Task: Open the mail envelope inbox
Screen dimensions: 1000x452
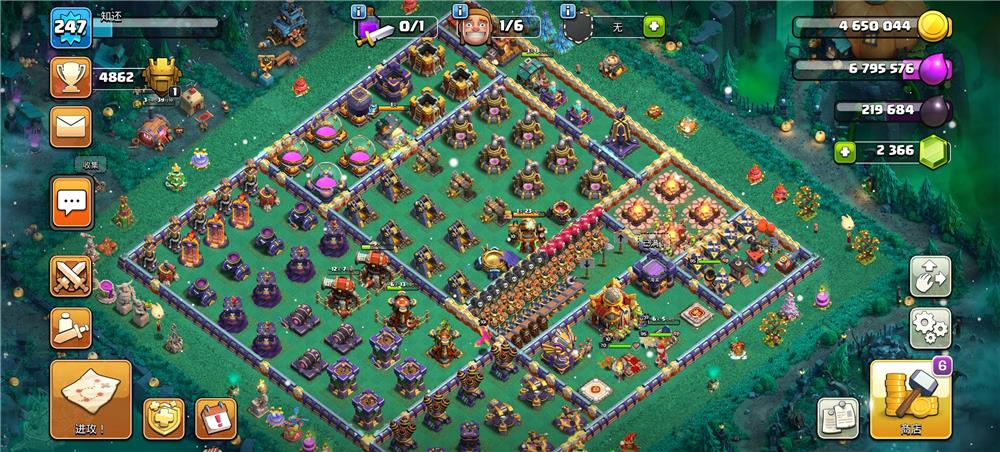Action: [71, 127]
